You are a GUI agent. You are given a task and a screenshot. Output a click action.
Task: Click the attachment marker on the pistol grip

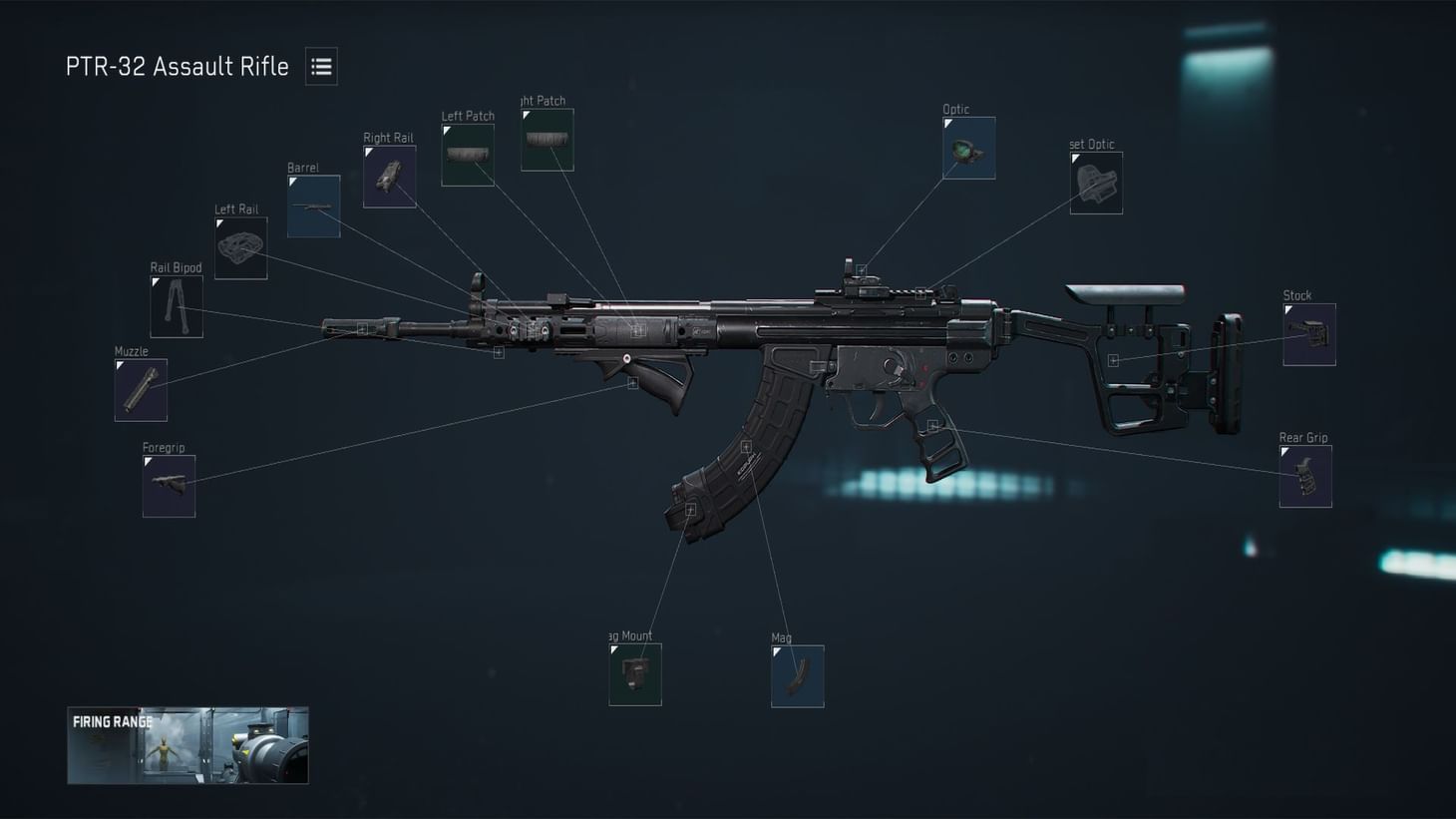[x=933, y=426]
